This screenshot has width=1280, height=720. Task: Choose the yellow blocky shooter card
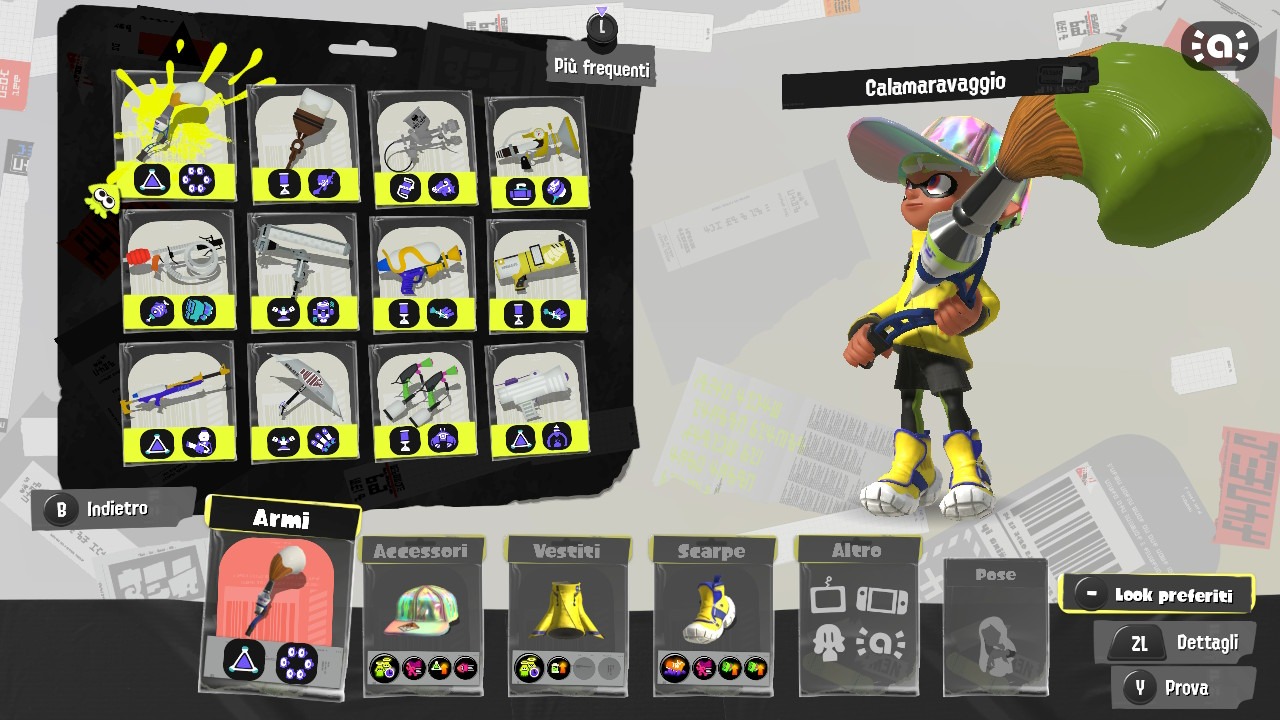(538, 275)
